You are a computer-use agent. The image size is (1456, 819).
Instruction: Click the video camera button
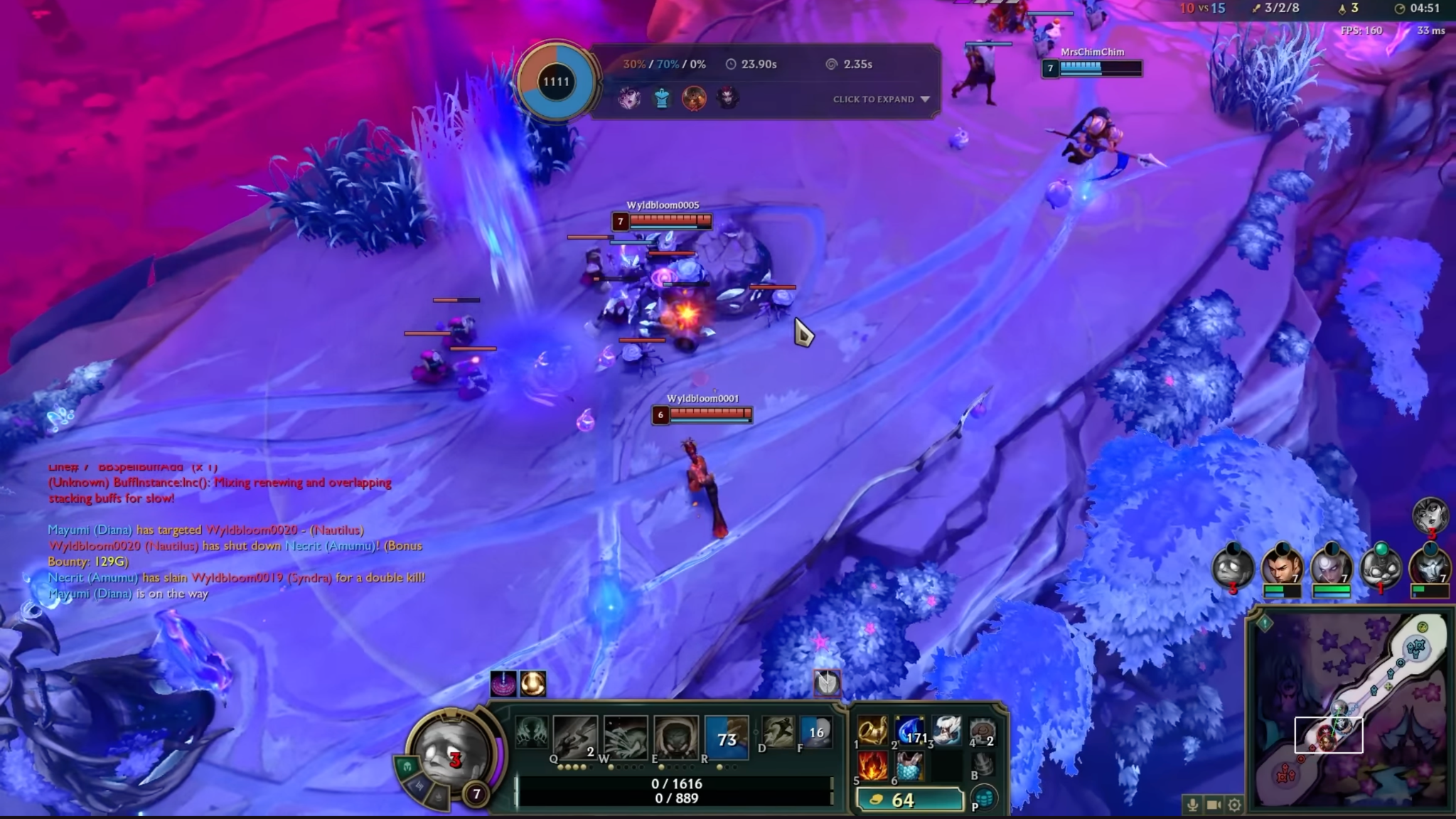coord(1214,805)
